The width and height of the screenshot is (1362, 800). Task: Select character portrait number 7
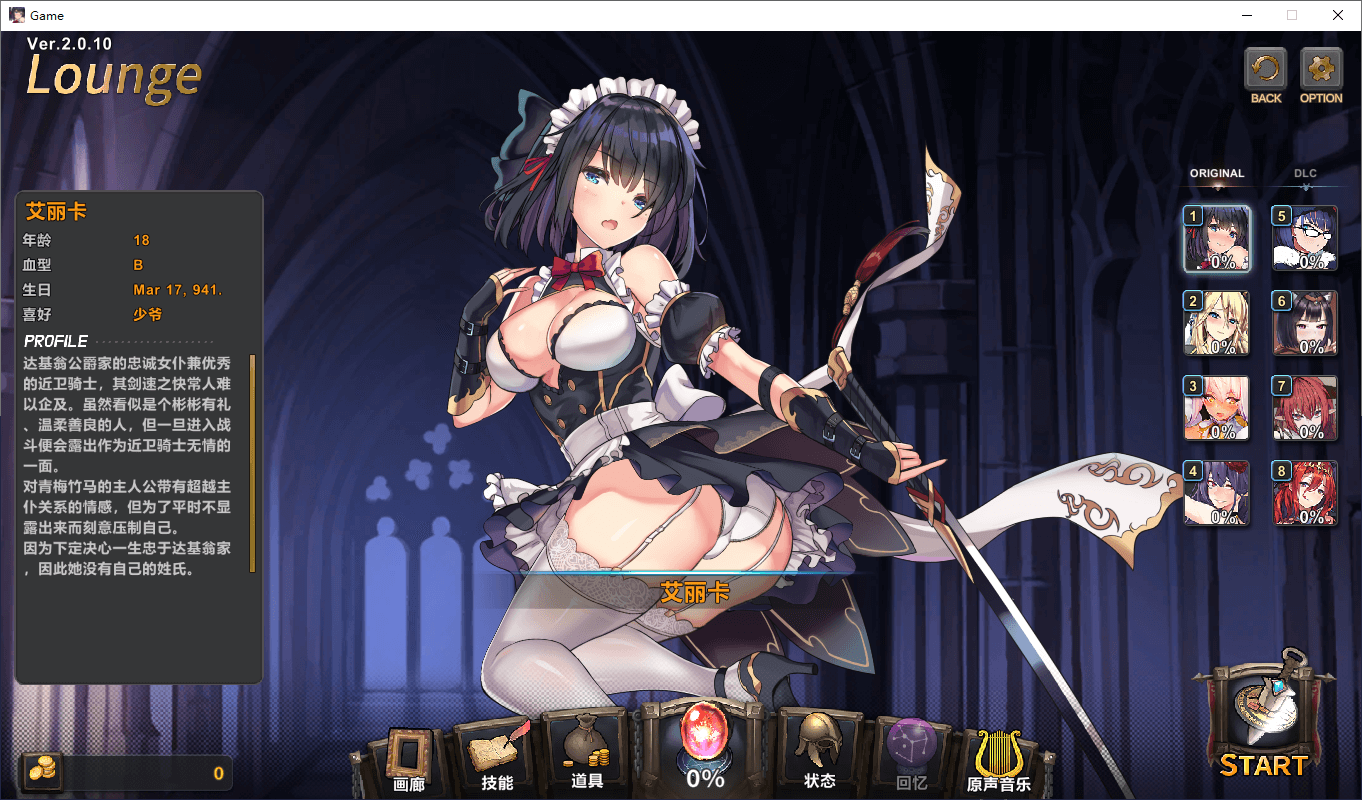coord(1305,408)
